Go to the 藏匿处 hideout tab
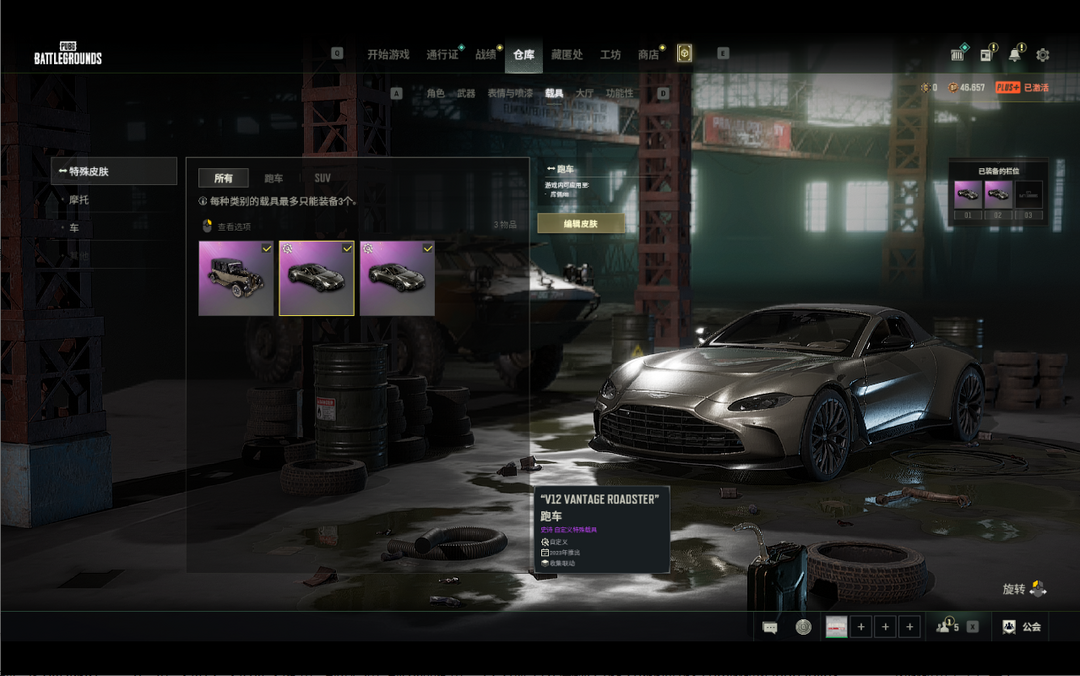 click(567, 55)
